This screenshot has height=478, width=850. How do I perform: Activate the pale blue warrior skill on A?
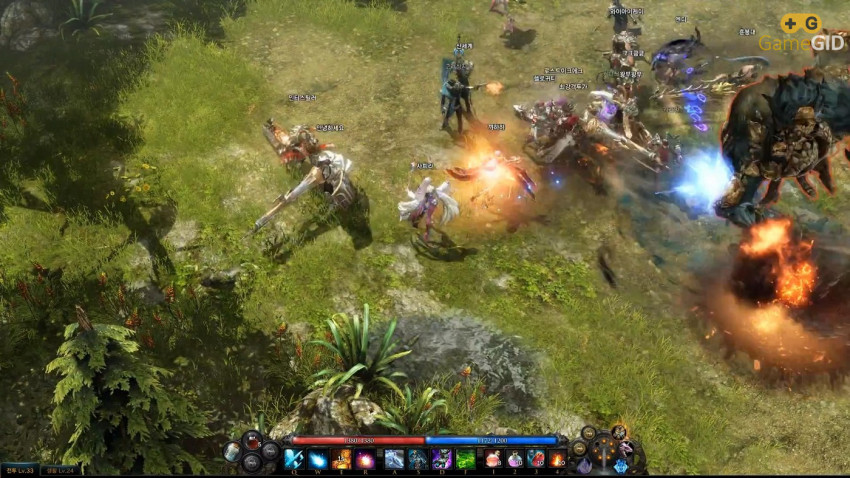point(394,459)
